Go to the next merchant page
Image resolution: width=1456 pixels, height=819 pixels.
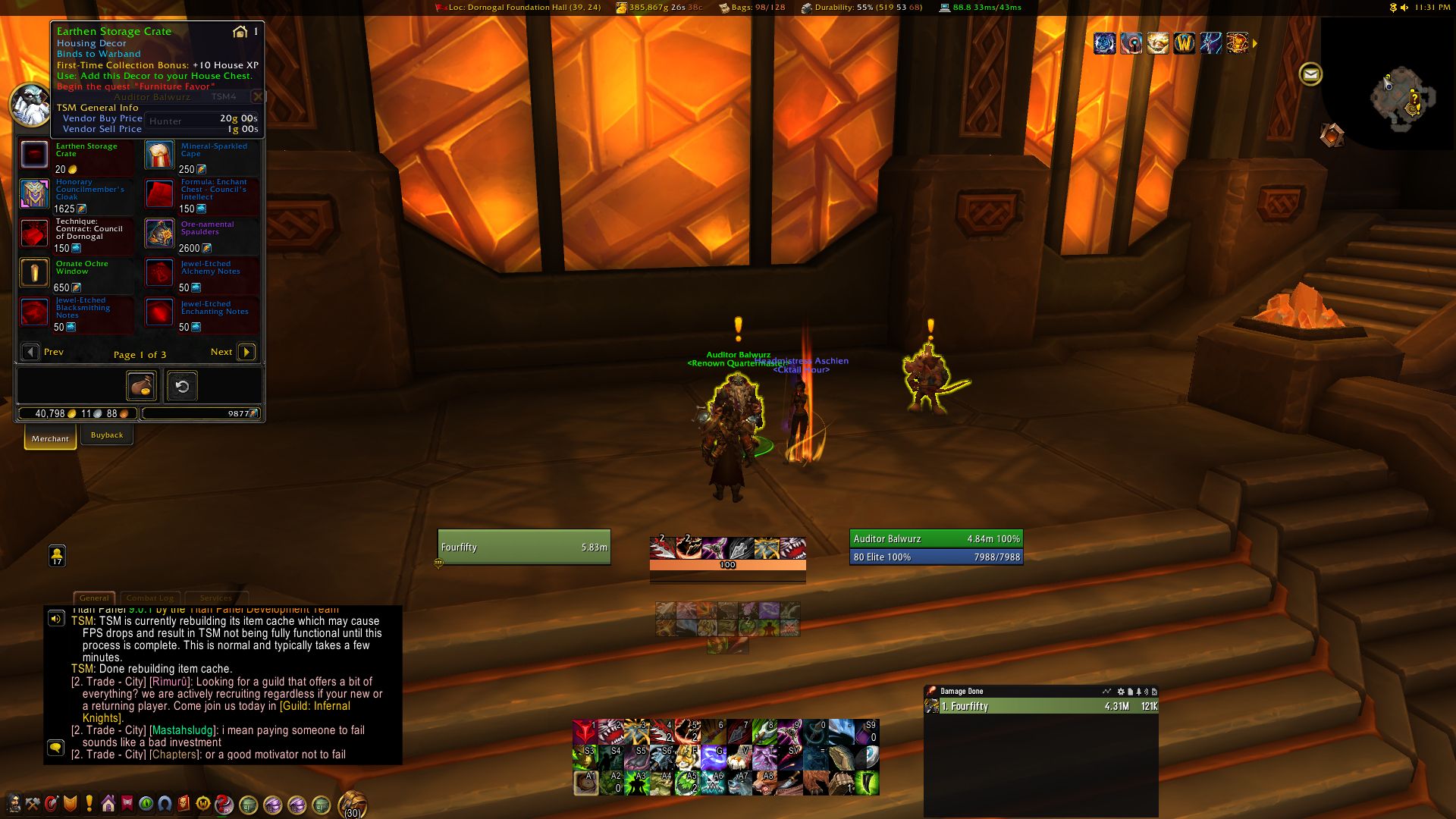pyautogui.click(x=246, y=352)
